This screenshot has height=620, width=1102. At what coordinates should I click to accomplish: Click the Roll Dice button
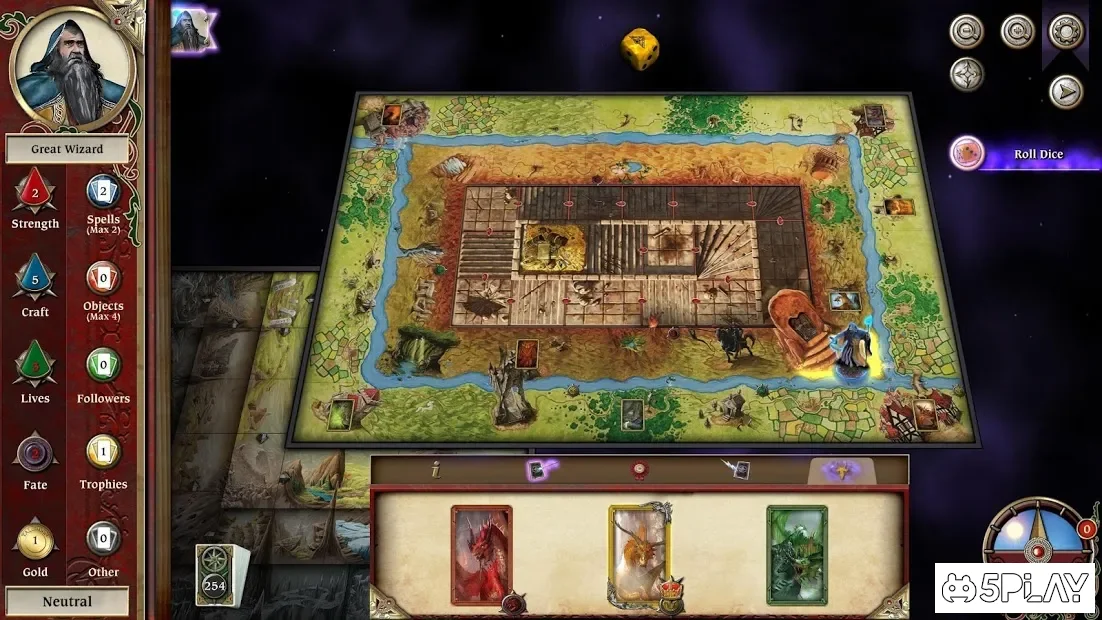click(1037, 154)
